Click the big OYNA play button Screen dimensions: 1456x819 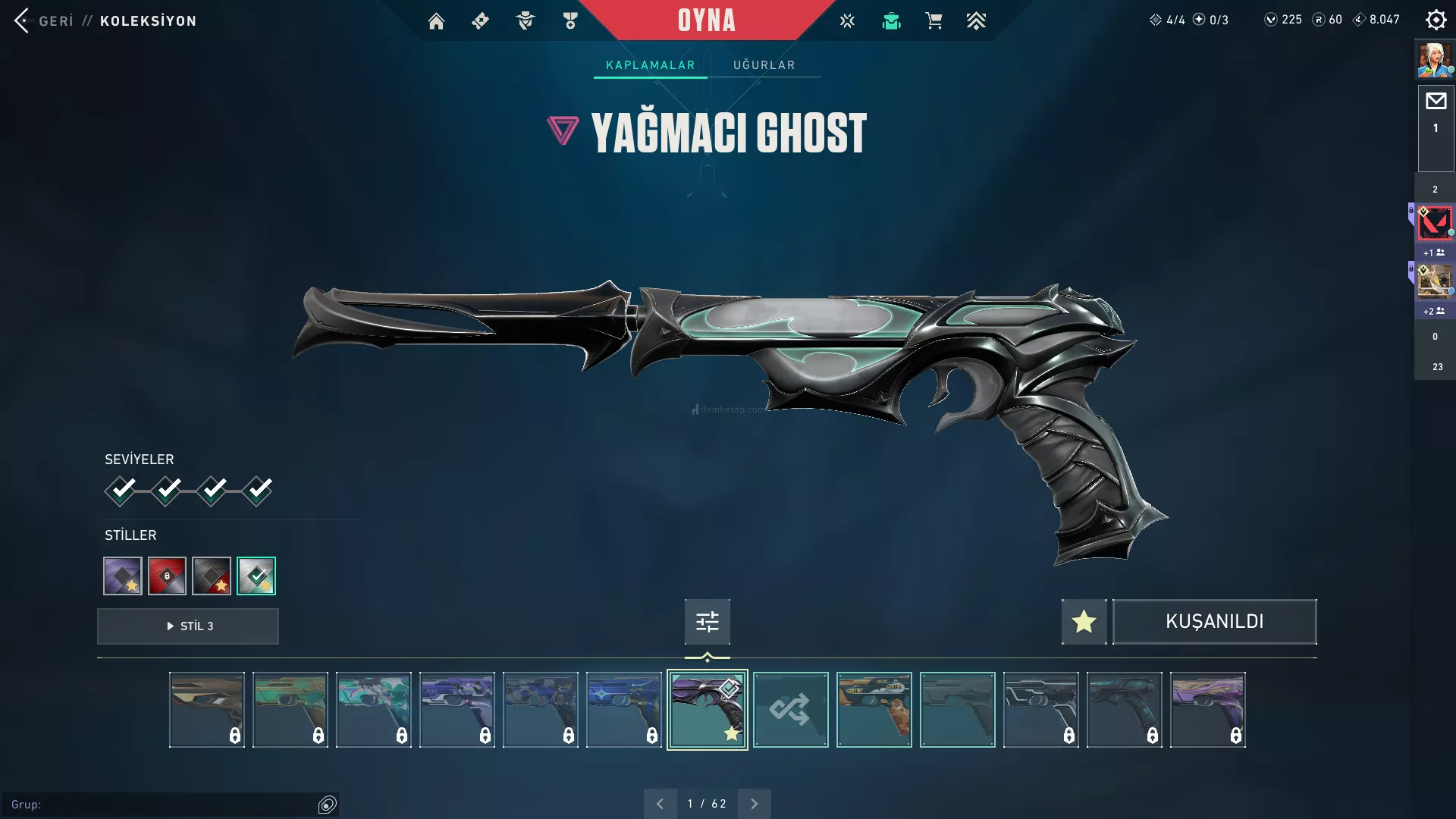tap(706, 20)
